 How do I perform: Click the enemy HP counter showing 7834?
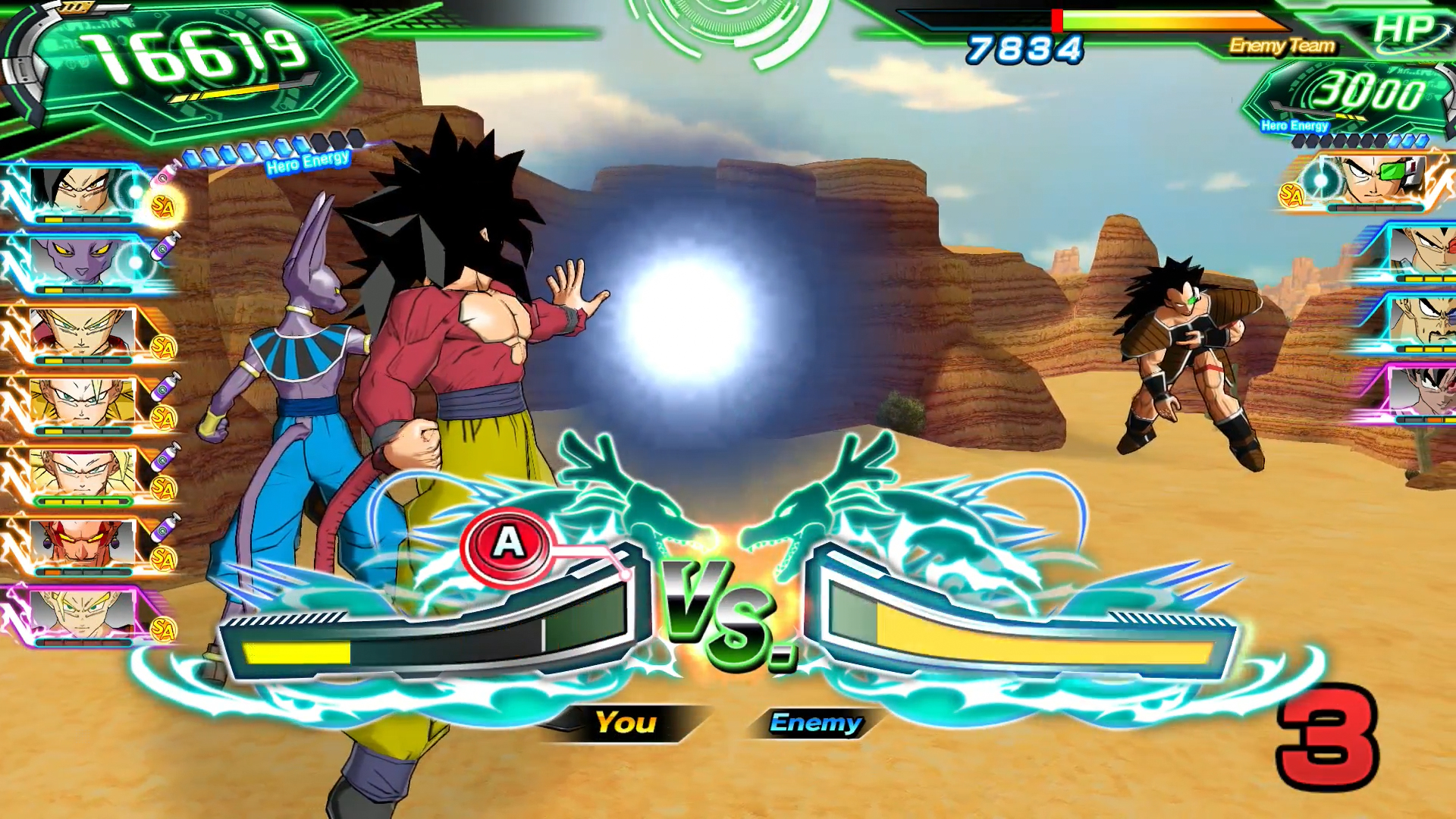pyautogui.click(x=1024, y=49)
